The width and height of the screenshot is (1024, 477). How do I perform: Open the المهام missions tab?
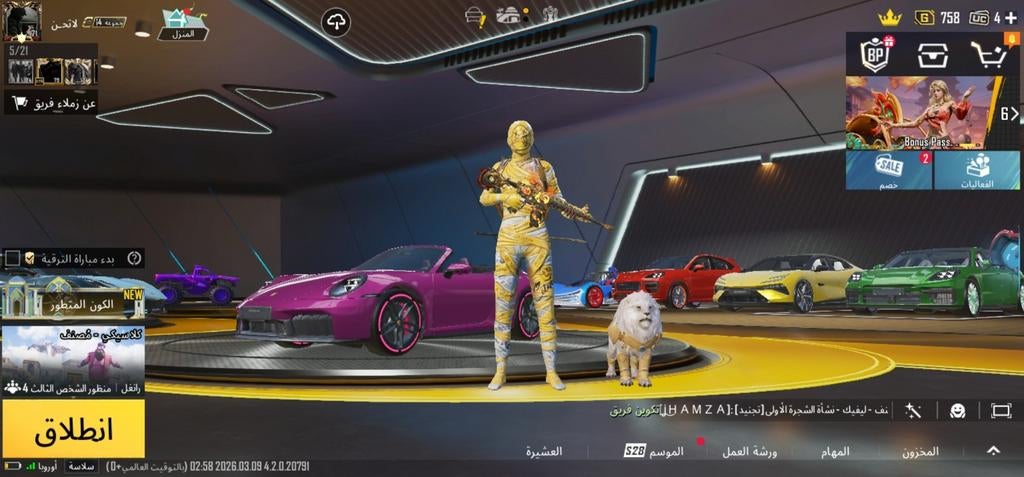835,451
